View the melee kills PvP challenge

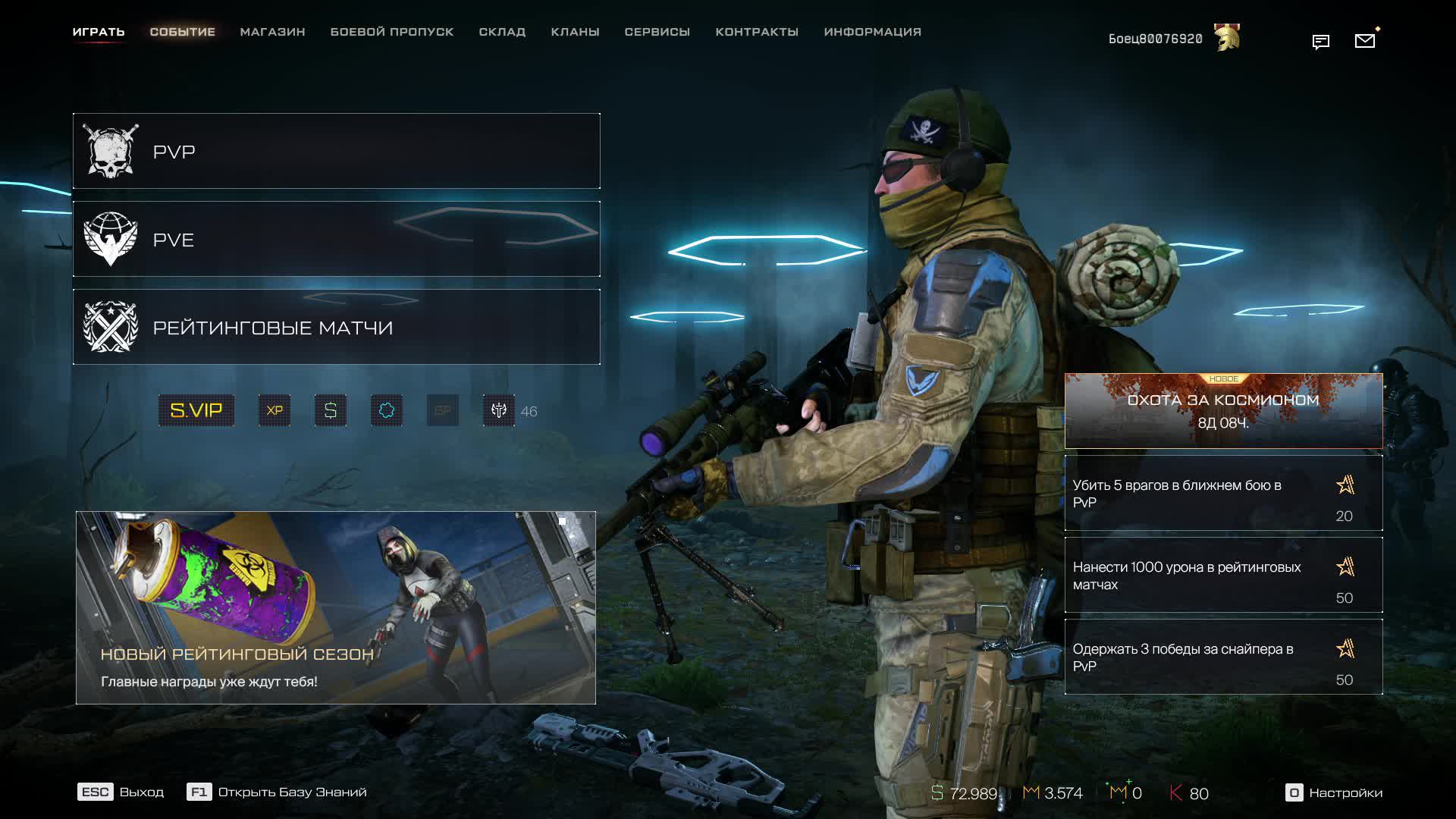click(x=1223, y=493)
